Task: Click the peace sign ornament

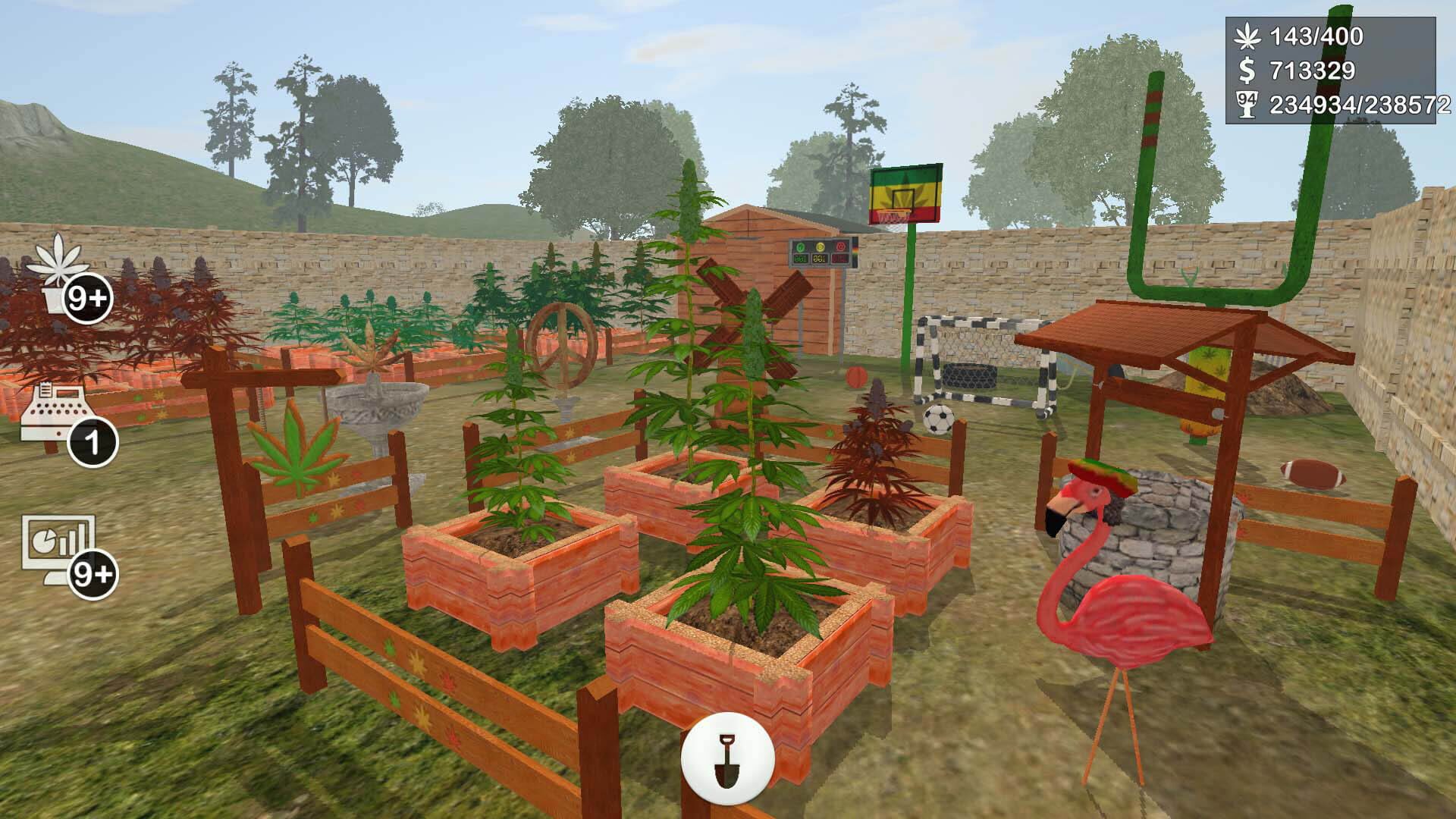Action: [565, 349]
